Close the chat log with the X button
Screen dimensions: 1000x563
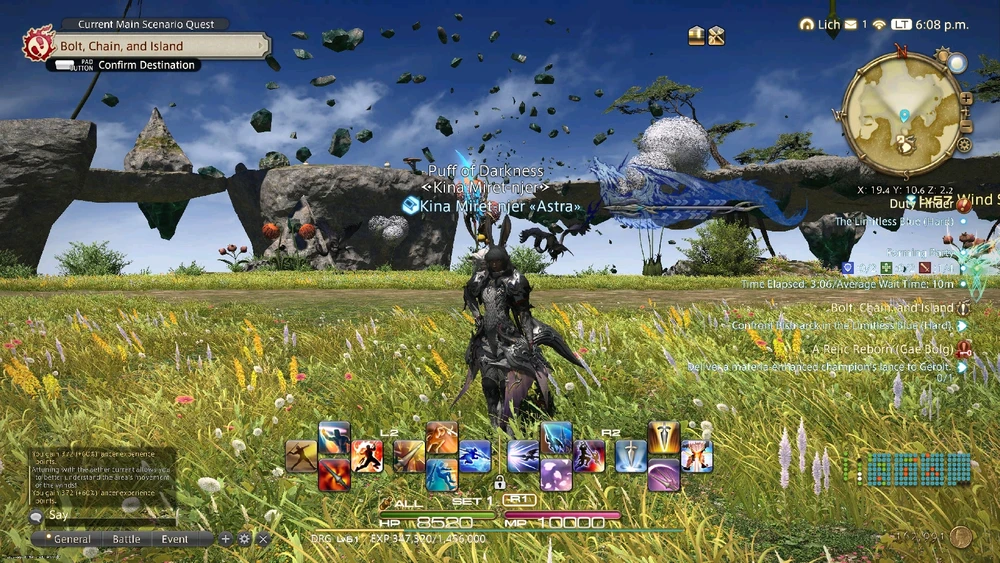click(263, 539)
